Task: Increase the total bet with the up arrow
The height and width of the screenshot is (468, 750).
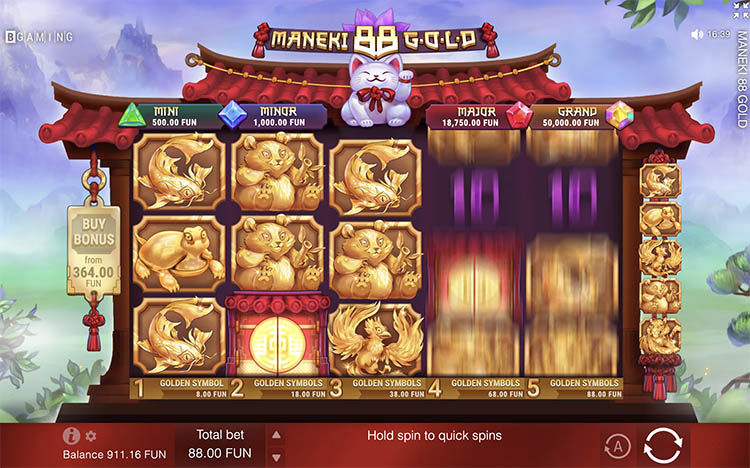Action: 277,435
